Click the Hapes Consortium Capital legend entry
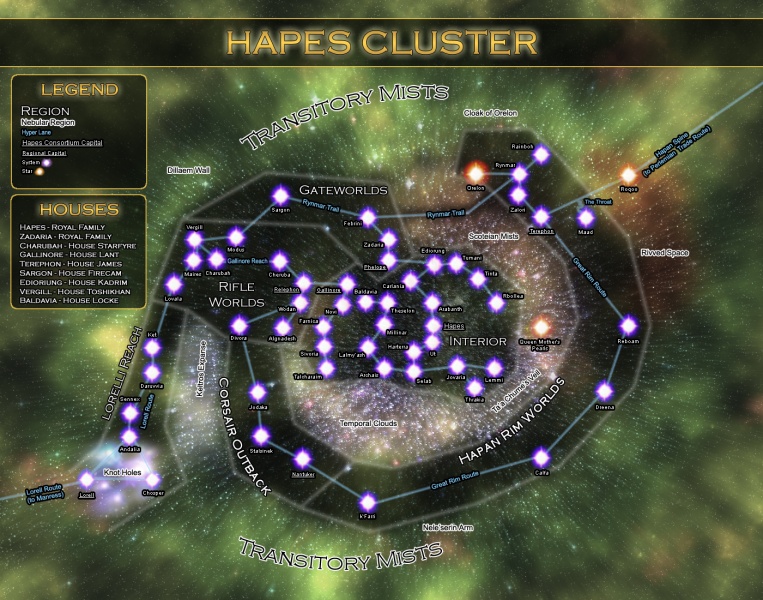Screen dimensions: 763x600 point(61,143)
